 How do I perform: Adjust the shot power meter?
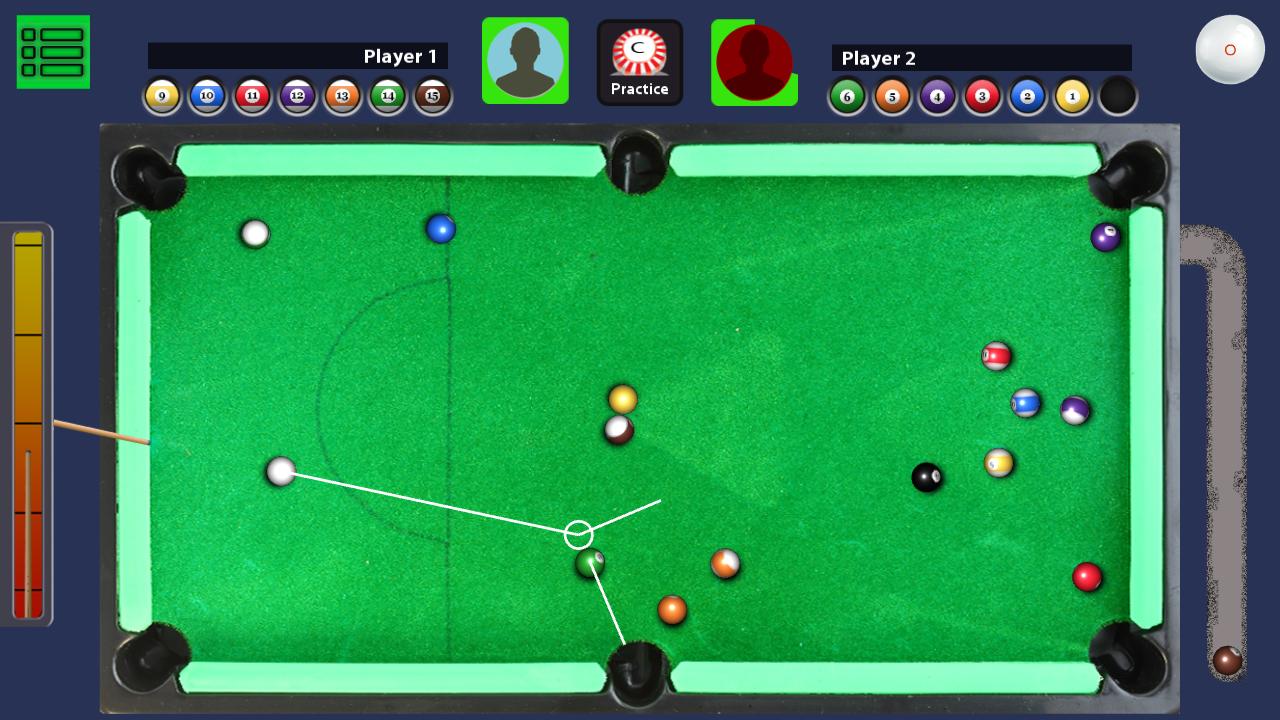click(x=30, y=420)
